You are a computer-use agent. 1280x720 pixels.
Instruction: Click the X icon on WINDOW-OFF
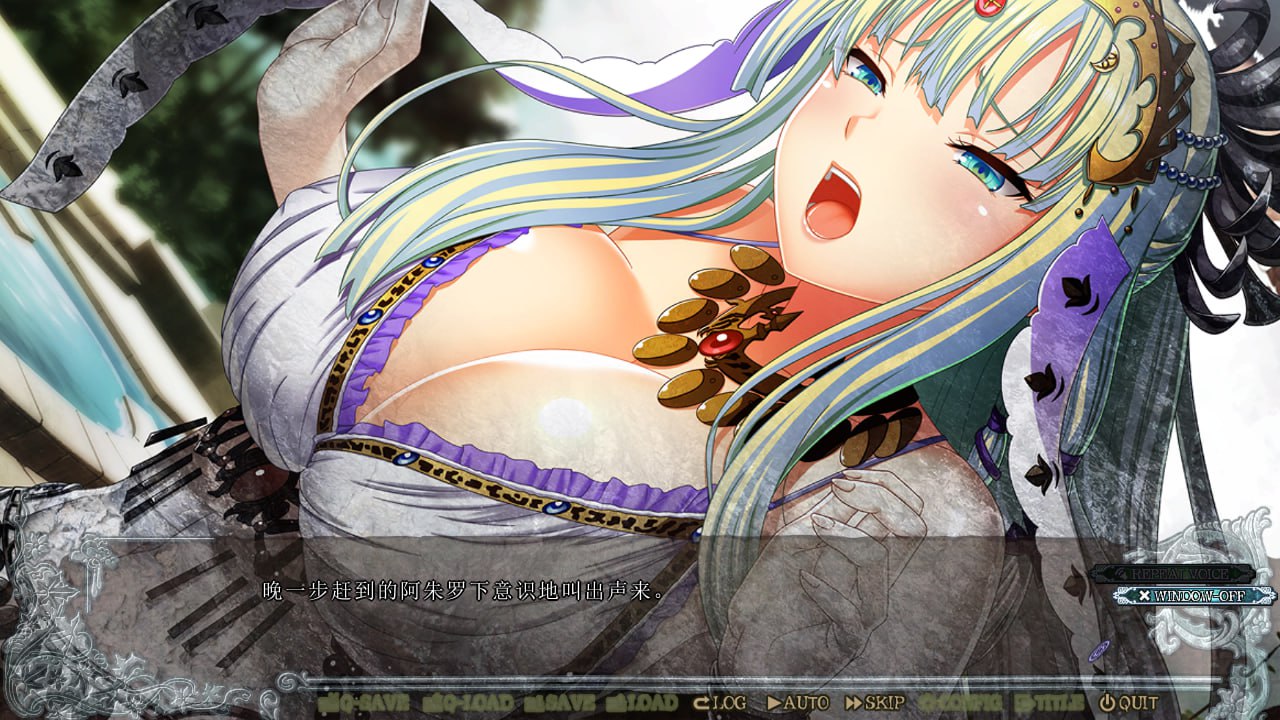coord(1145,596)
